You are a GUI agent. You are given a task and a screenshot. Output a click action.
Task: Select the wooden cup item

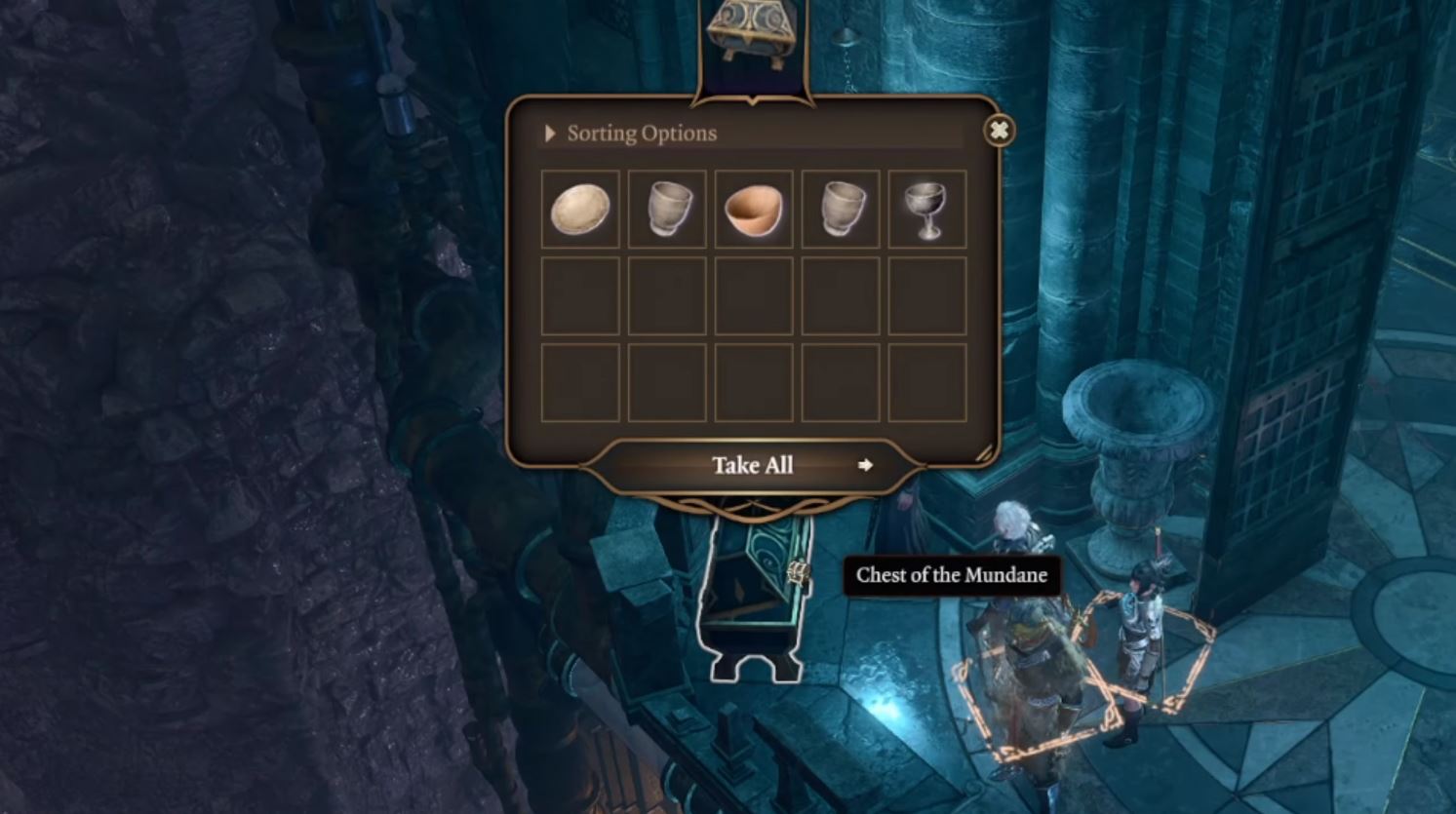[667, 208]
